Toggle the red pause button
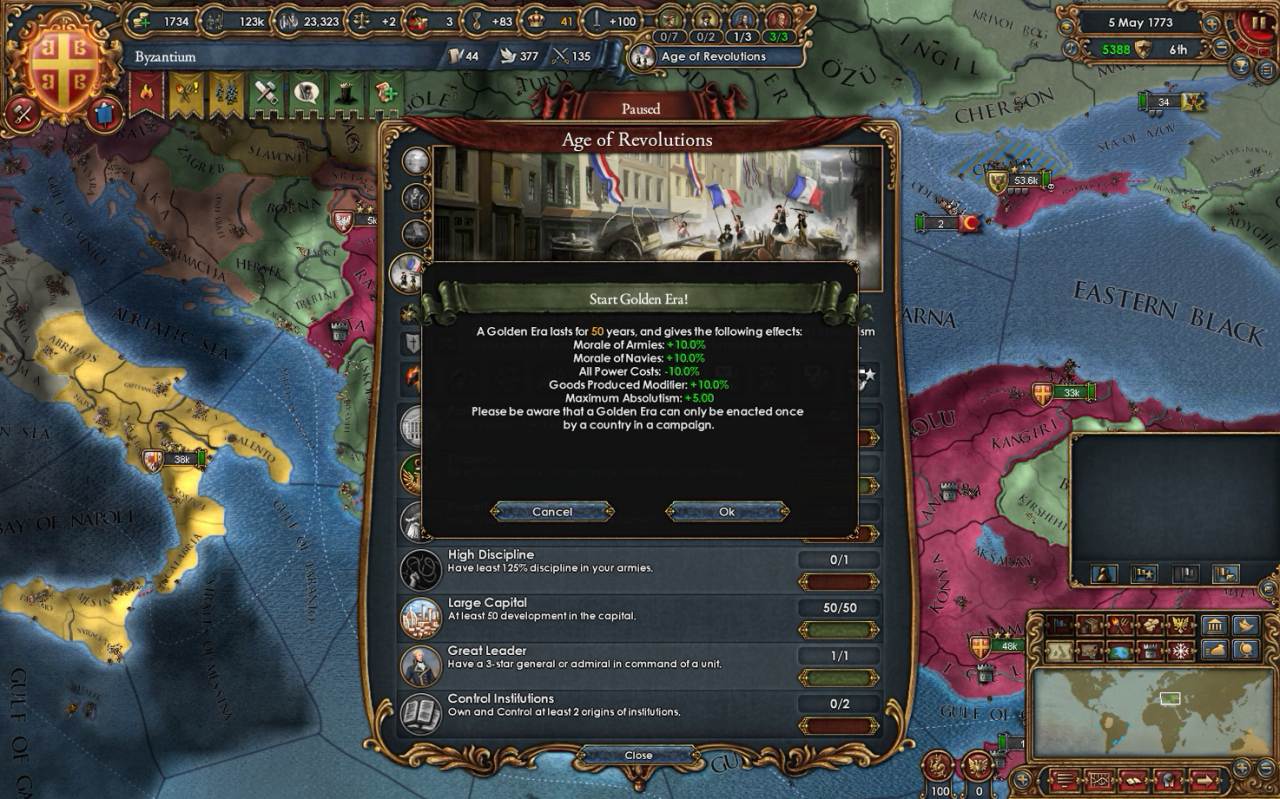1280x799 pixels. pyautogui.click(x=1258, y=22)
